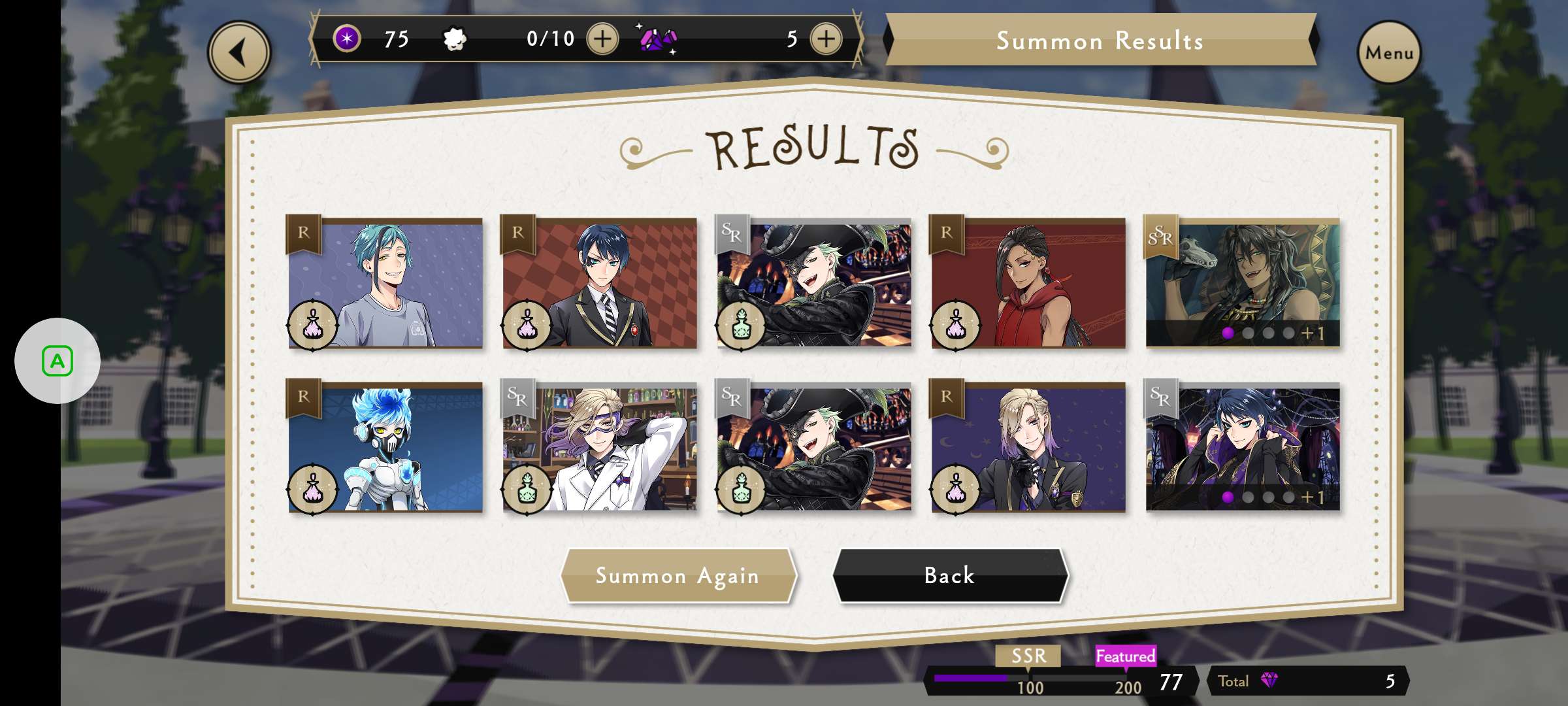Screen dimensions: 1568x706
Task: Click the black Back button
Action: point(949,576)
